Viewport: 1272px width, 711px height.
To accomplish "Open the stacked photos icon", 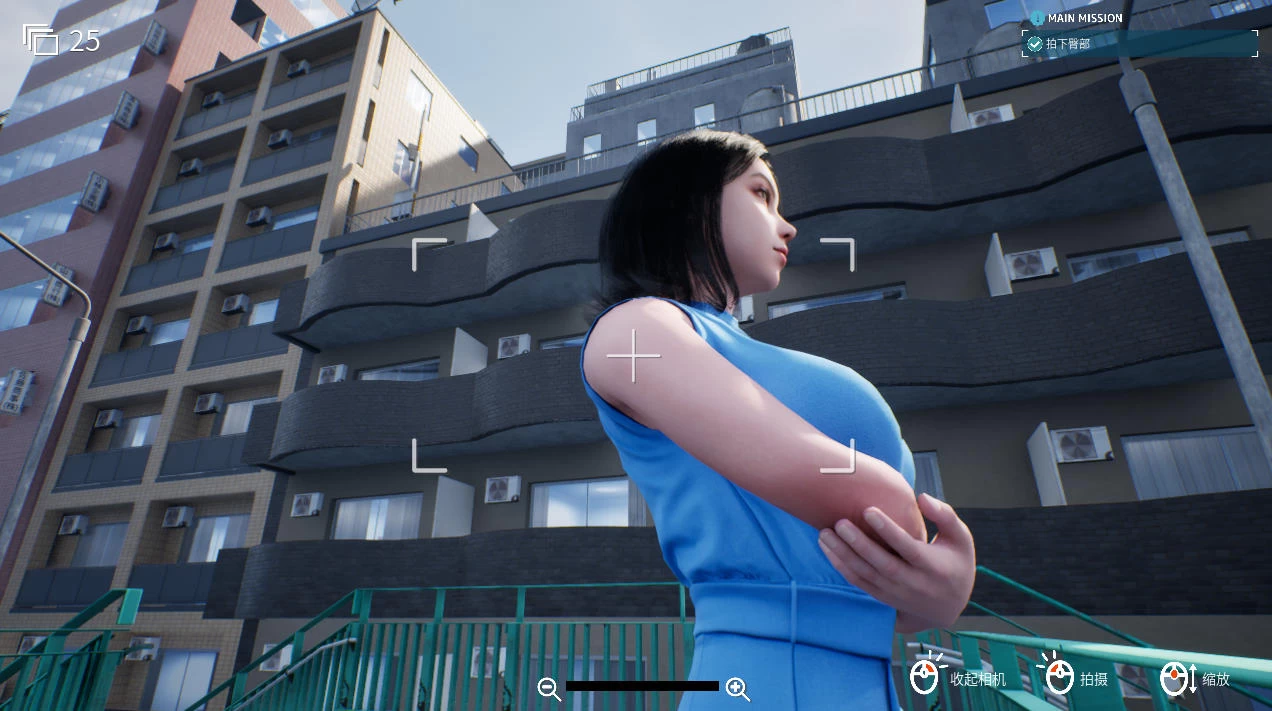I will (41, 40).
